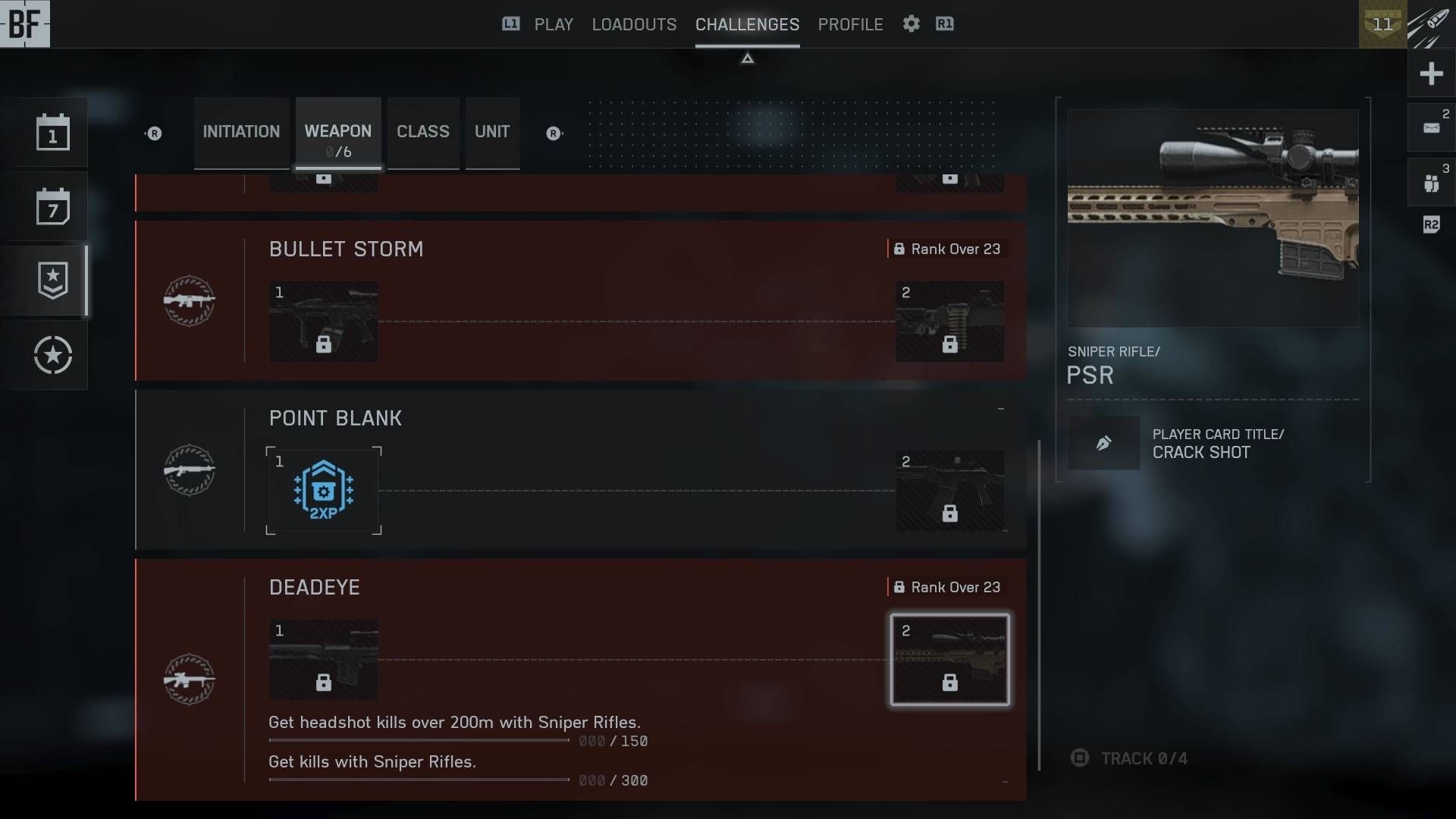Select Point Blank reward 2 locked tile
This screenshot has width=1456, height=819.
point(949,491)
